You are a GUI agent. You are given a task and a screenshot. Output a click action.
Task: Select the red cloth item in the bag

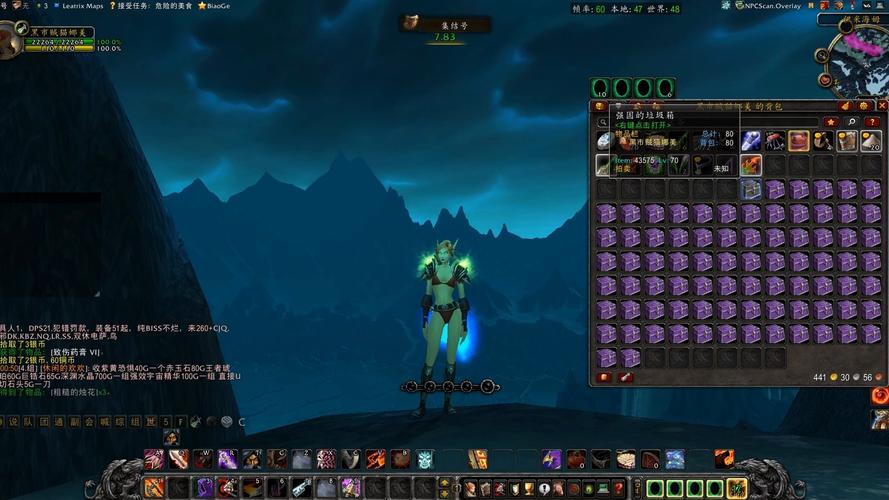click(x=798, y=141)
